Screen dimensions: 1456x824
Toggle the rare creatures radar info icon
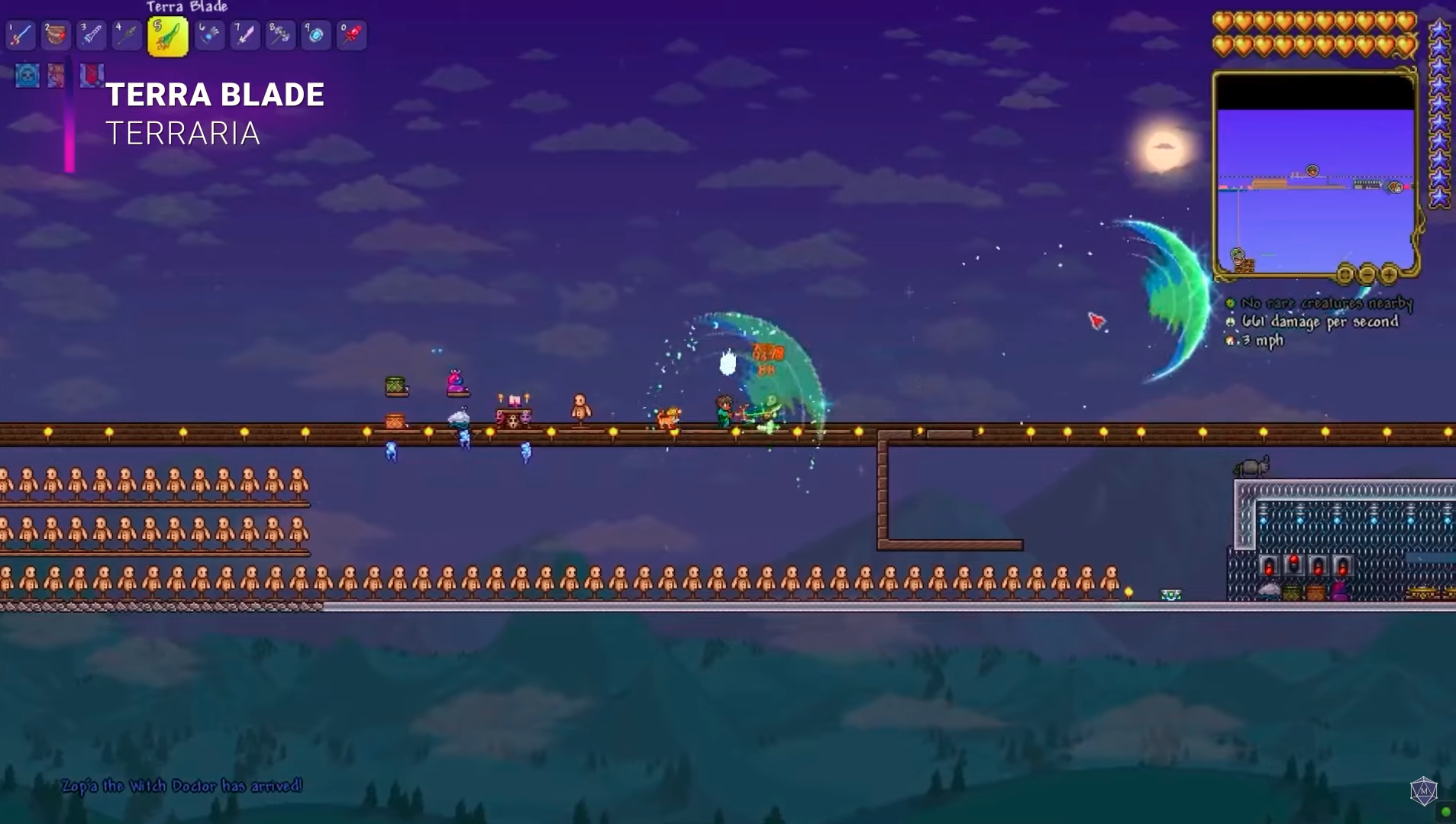pyautogui.click(x=1230, y=303)
